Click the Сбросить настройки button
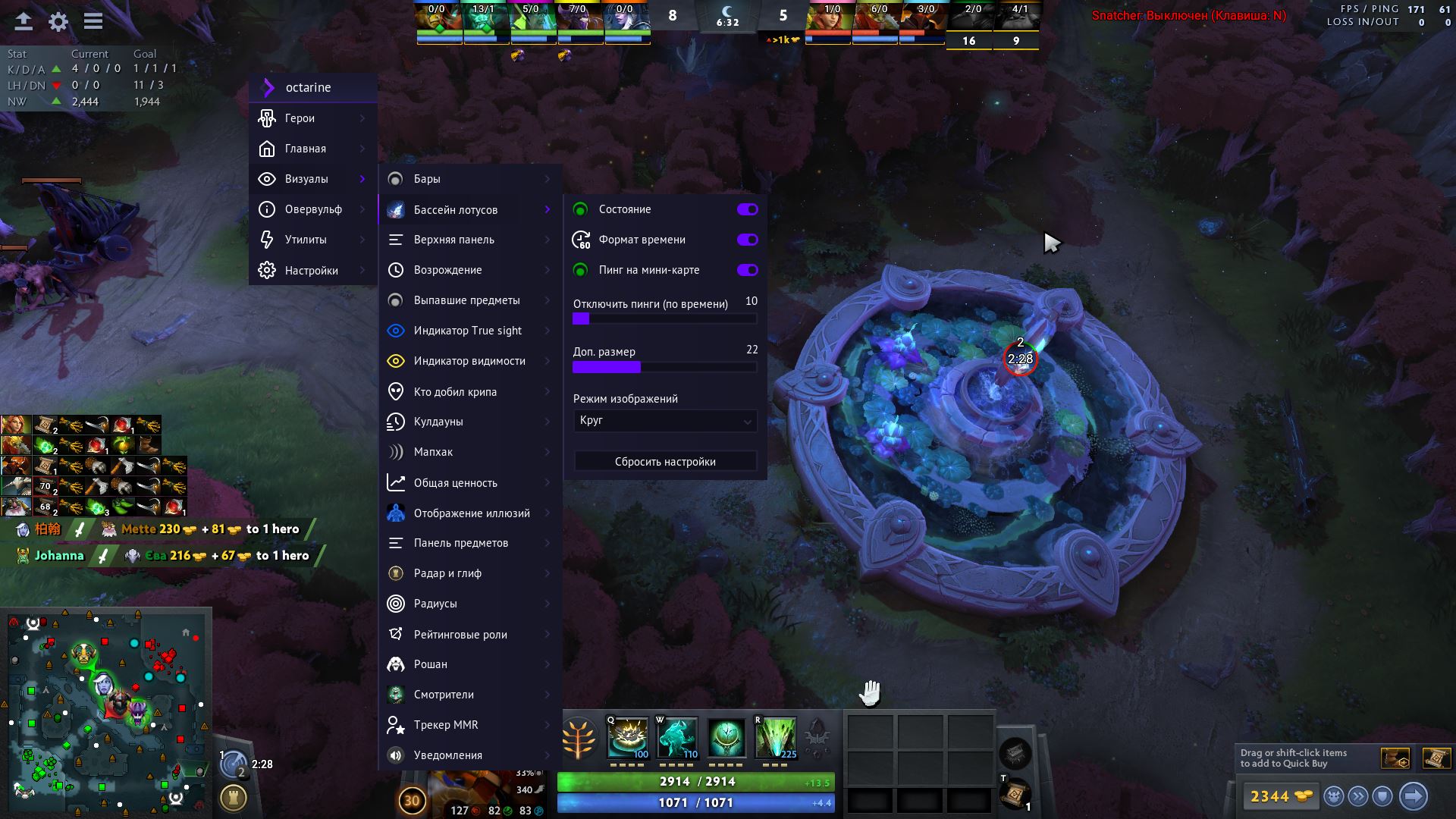1456x819 pixels. (x=664, y=462)
